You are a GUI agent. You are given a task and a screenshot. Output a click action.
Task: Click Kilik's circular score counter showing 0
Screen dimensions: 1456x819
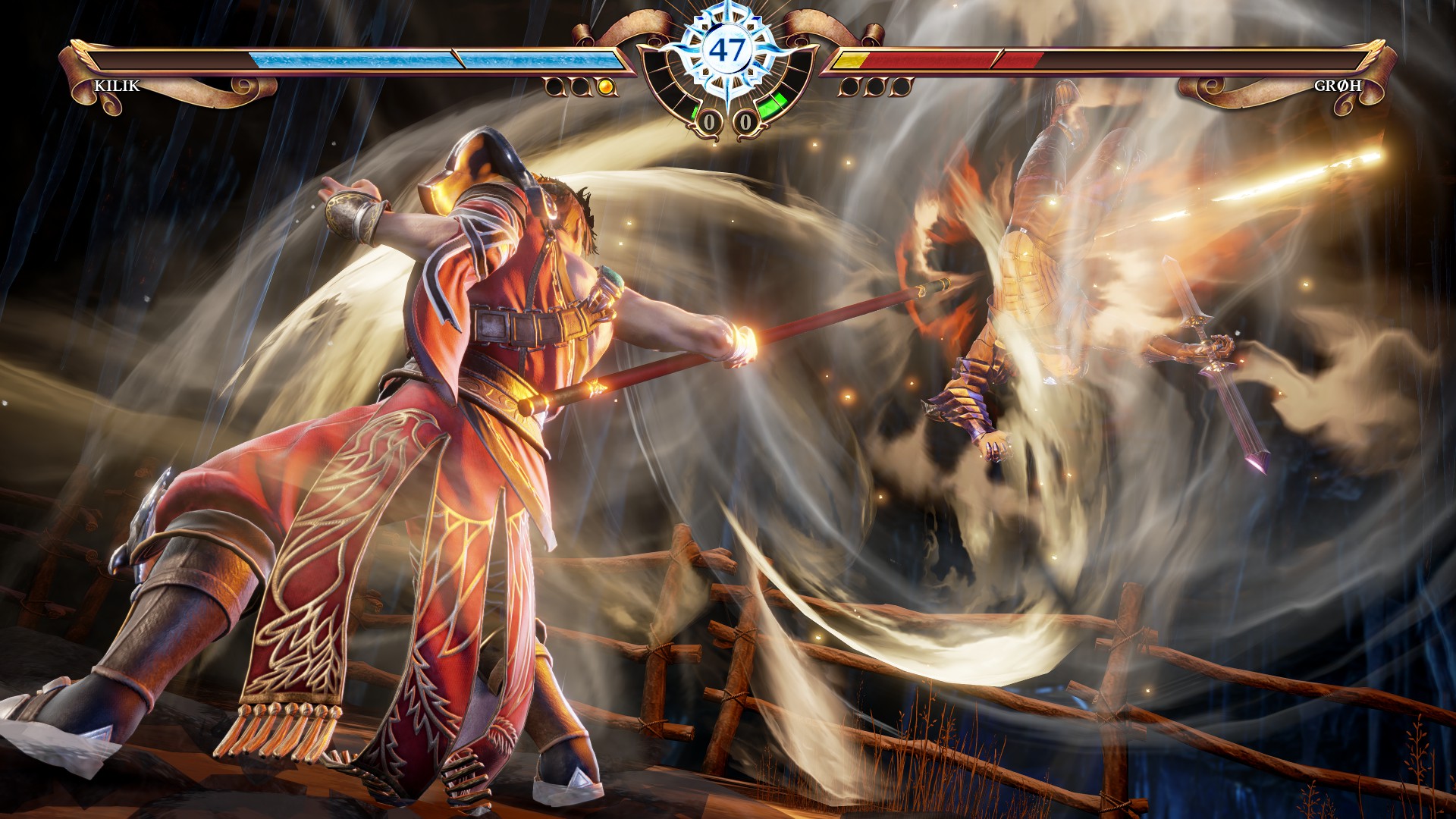click(710, 120)
